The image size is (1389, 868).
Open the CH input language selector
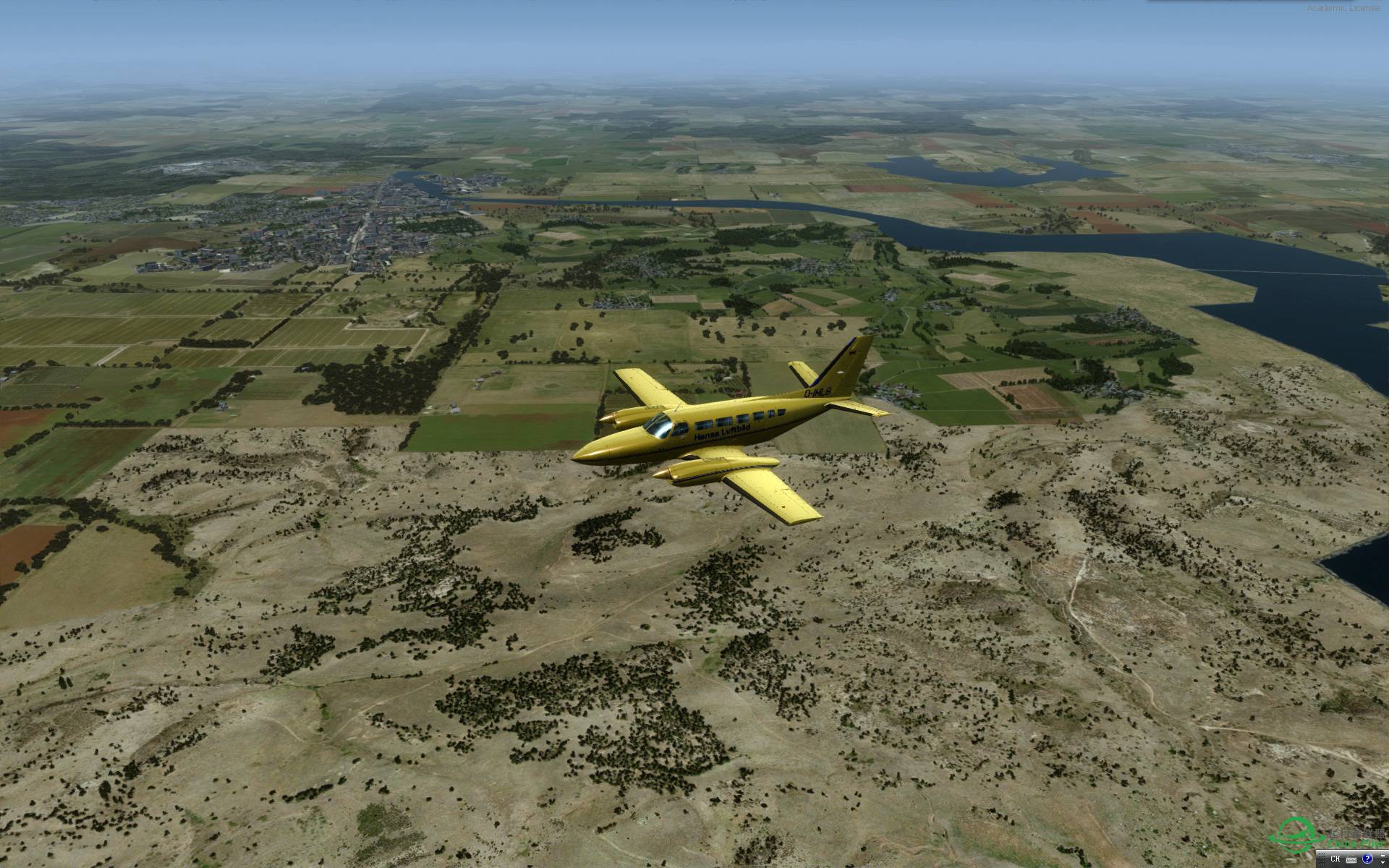click(1335, 859)
